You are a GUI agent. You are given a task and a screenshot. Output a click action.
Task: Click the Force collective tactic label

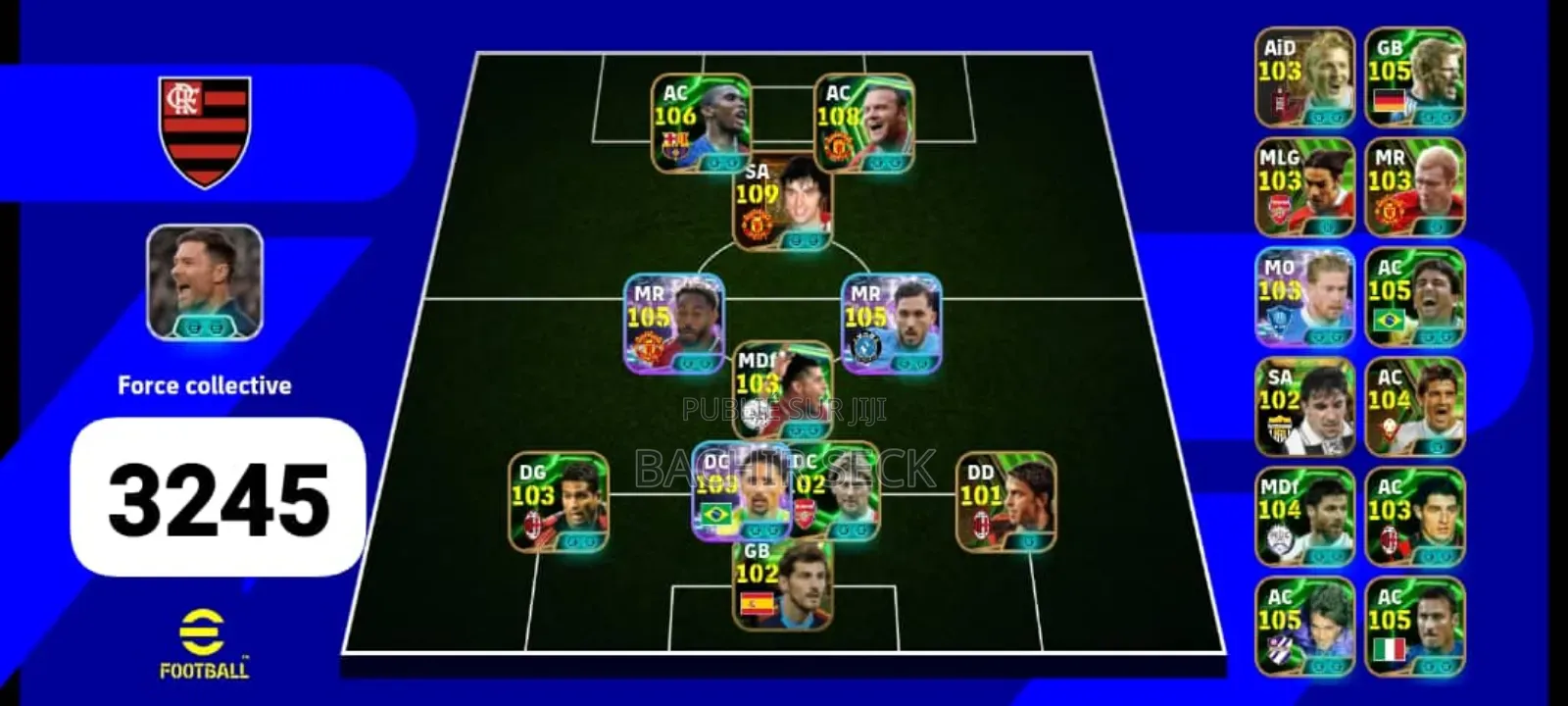tap(206, 384)
